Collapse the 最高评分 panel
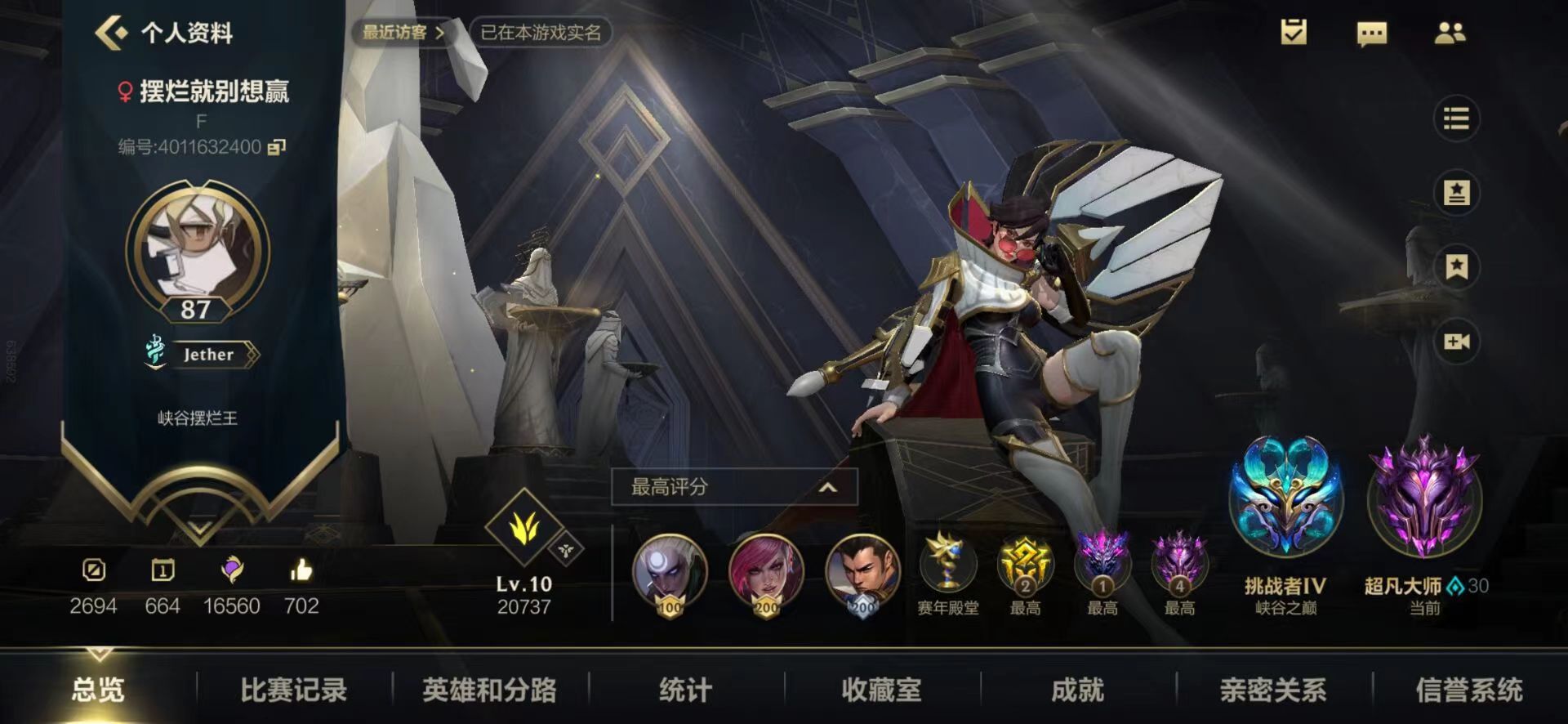Screen dimensions: 1568x724 tap(828, 486)
